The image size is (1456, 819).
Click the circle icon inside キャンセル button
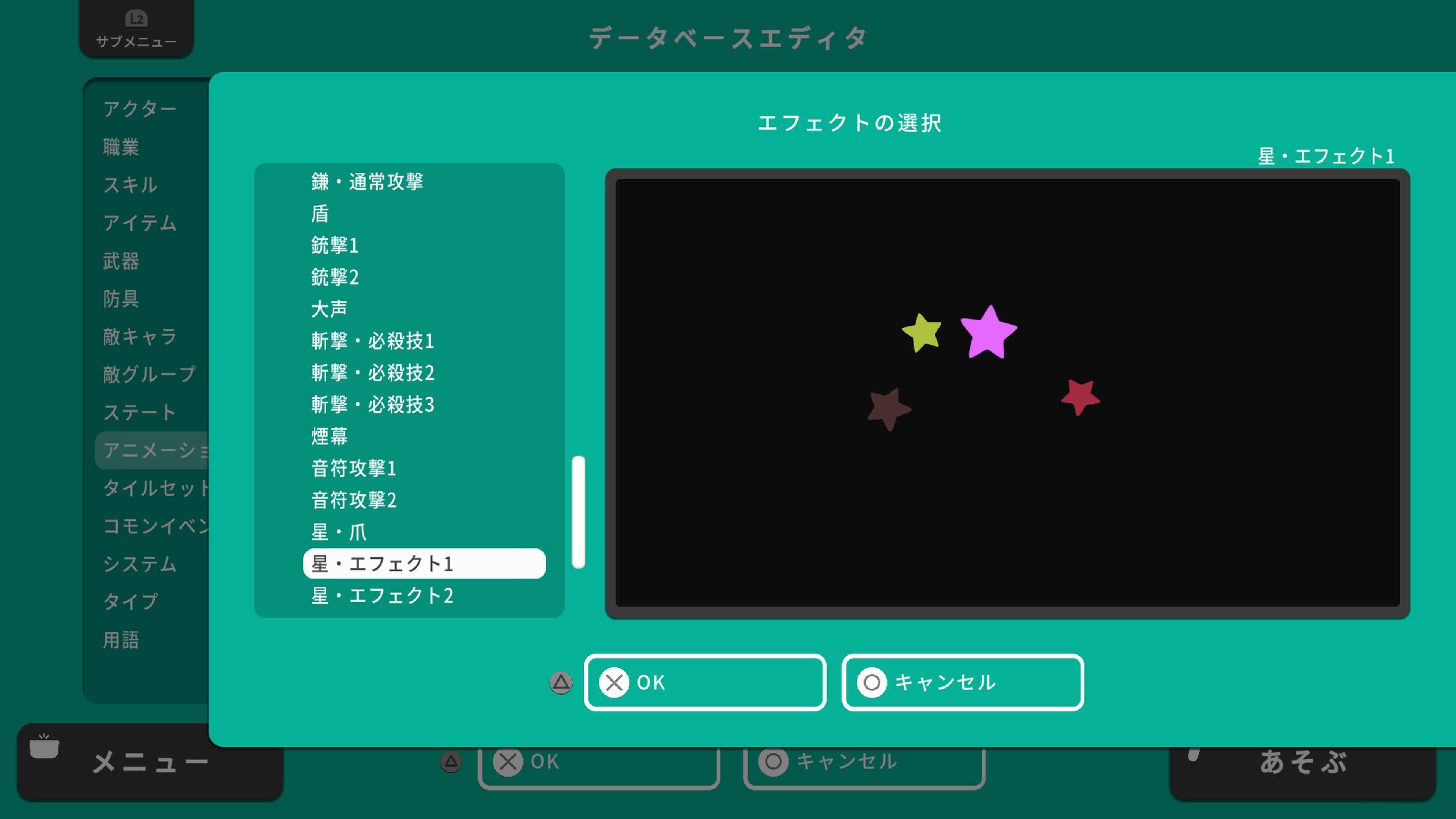point(871,682)
